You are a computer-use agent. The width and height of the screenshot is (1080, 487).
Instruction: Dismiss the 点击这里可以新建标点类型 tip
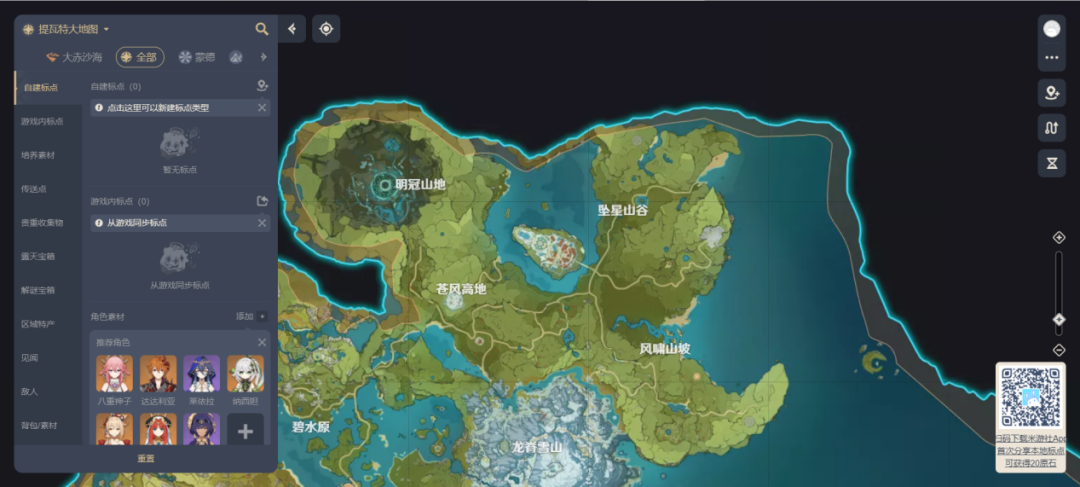click(262, 107)
